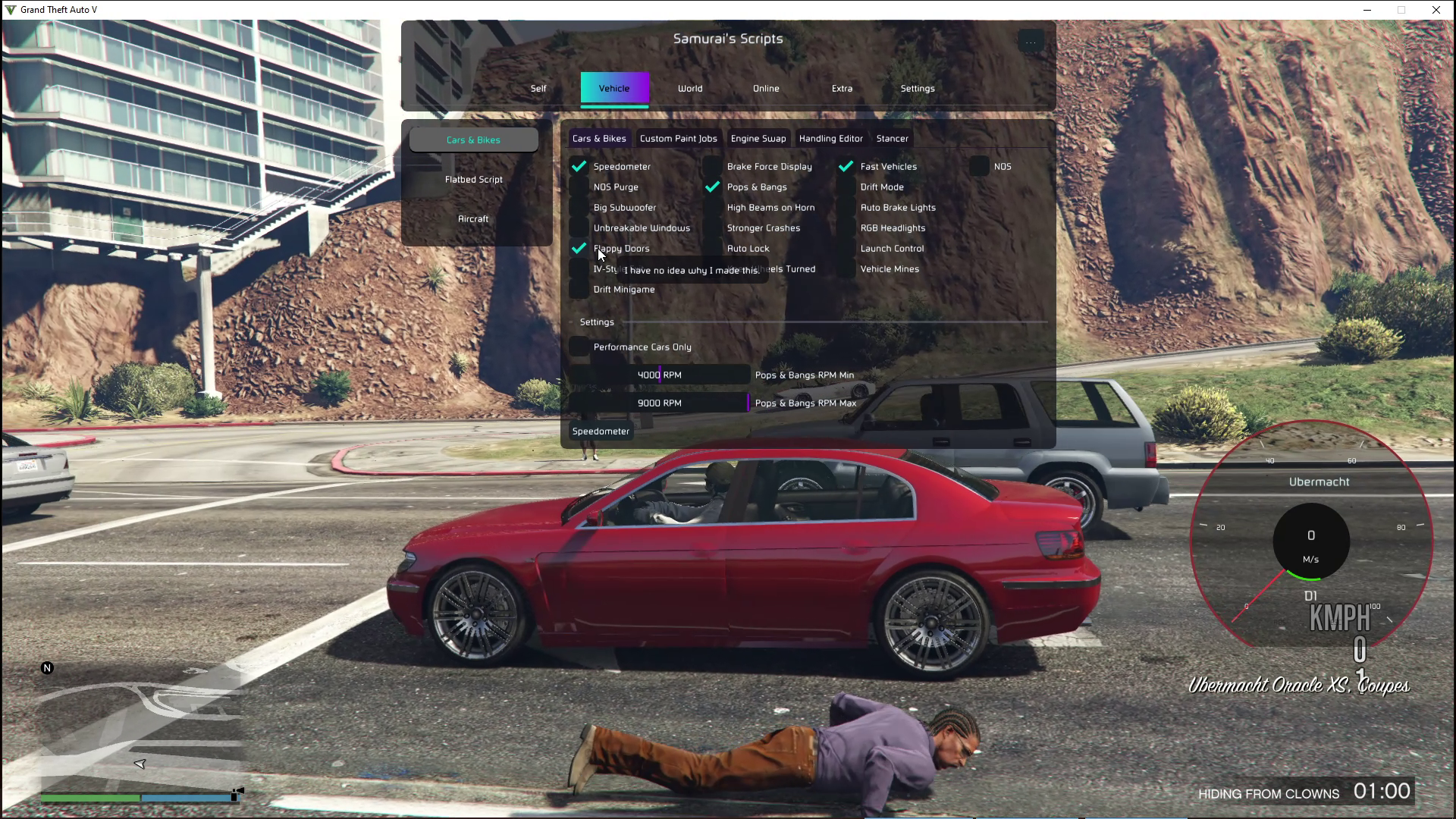Image resolution: width=1456 pixels, height=819 pixels.
Task: Switch to Custom Paint Jobs sub-tab
Action: [x=678, y=139]
